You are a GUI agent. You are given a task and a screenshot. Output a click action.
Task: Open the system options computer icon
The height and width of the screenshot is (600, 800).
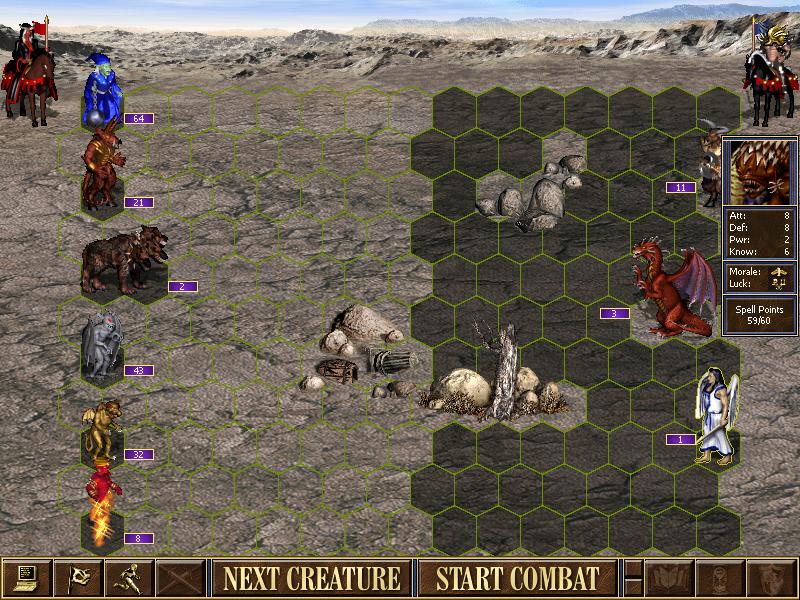[x=26, y=578]
